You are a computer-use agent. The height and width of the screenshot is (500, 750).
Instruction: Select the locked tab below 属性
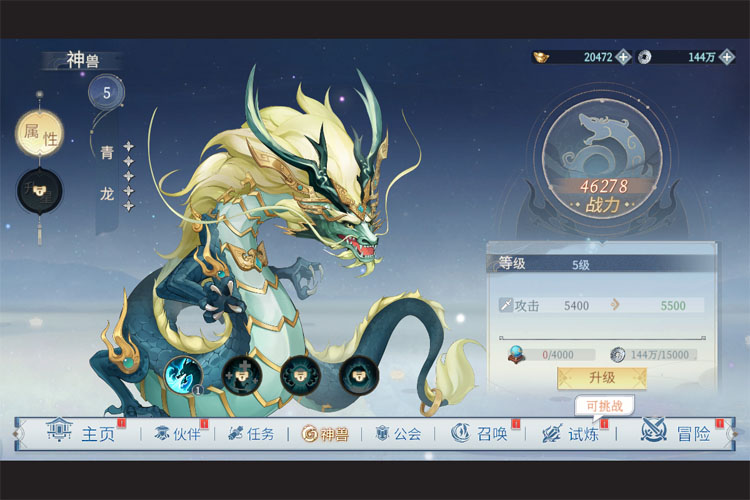[40, 189]
